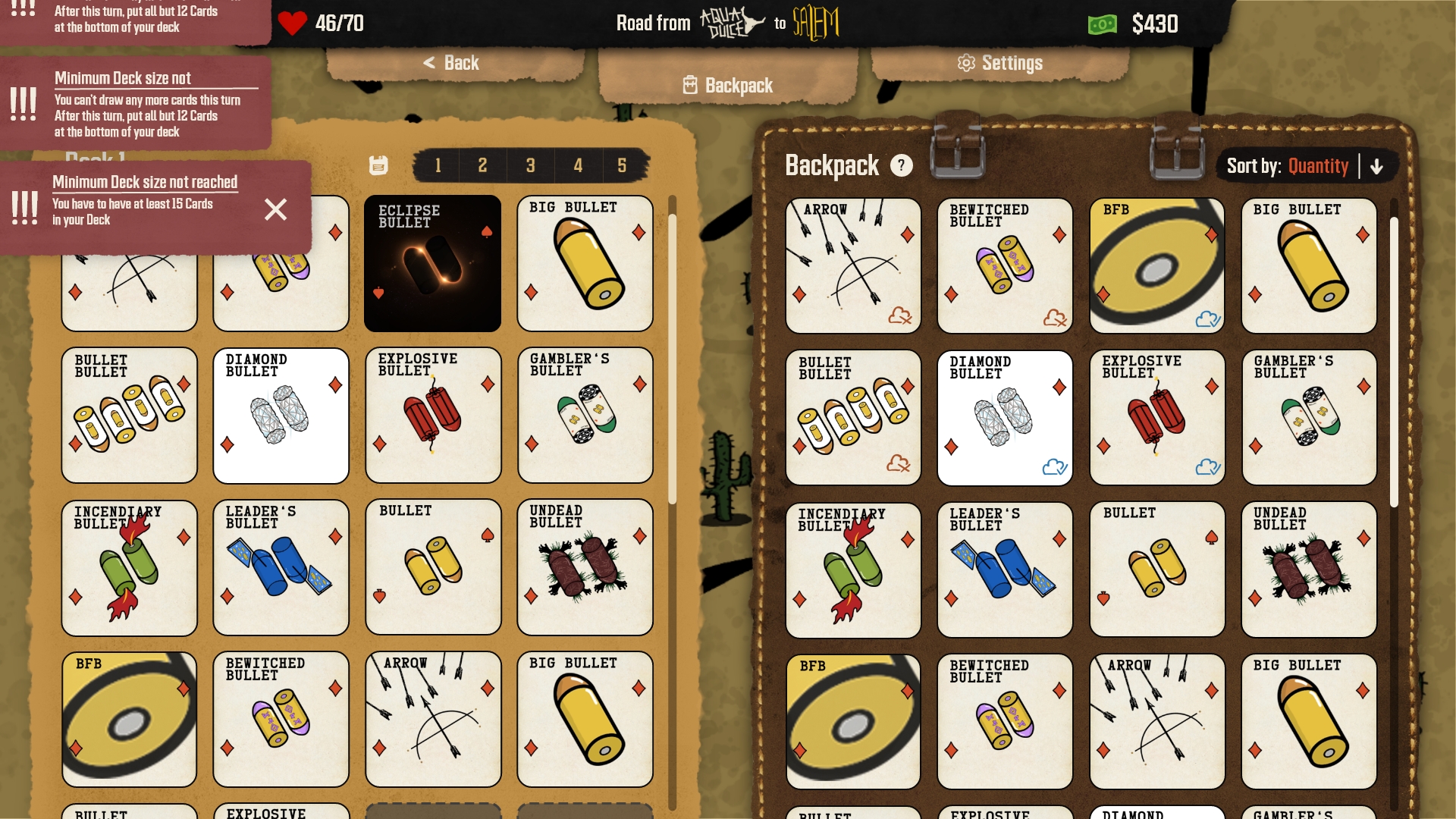The height and width of the screenshot is (819, 1456).
Task: Go back using the Back button
Action: (452, 63)
